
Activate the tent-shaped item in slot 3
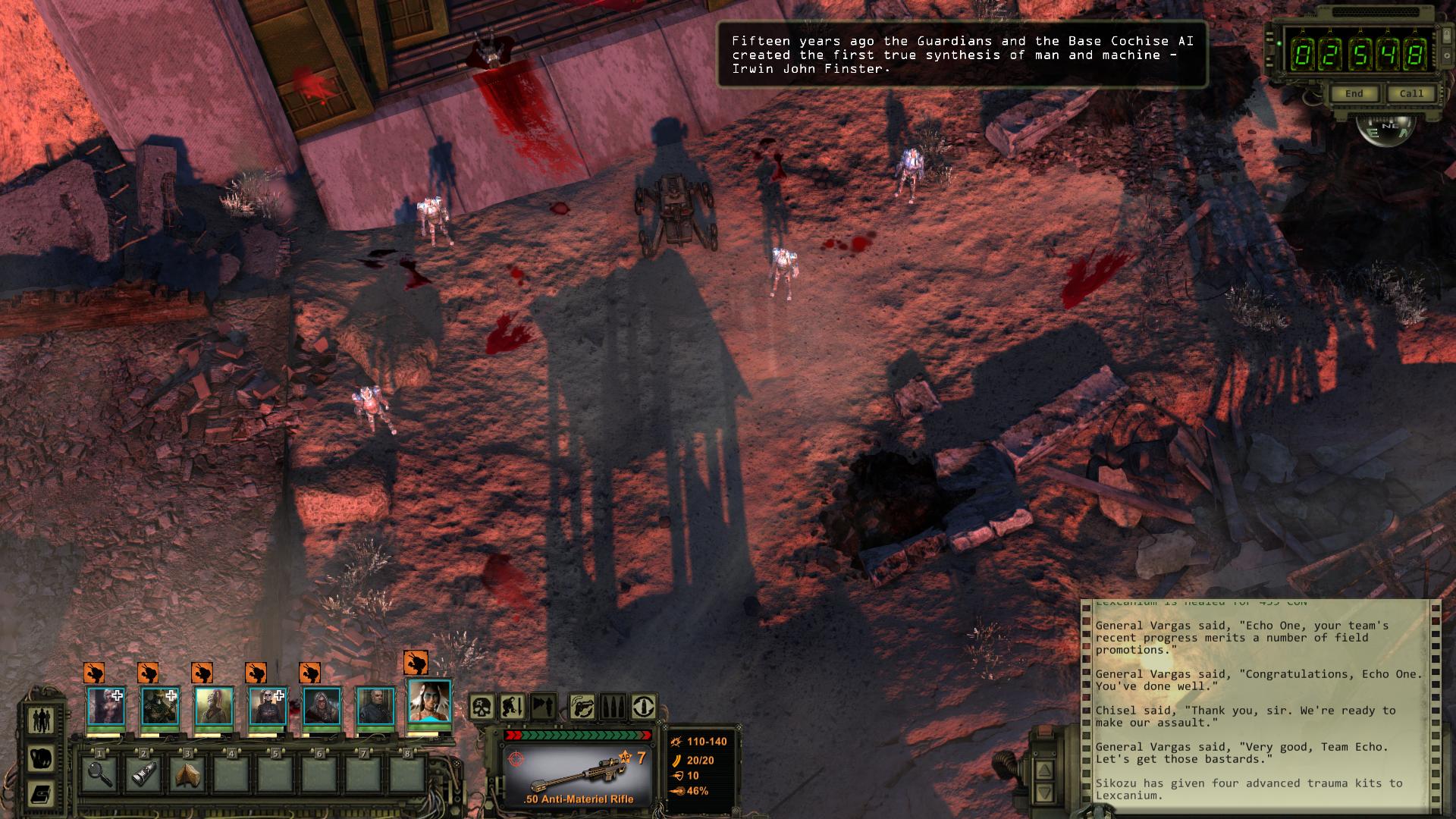pyautogui.click(x=188, y=774)
